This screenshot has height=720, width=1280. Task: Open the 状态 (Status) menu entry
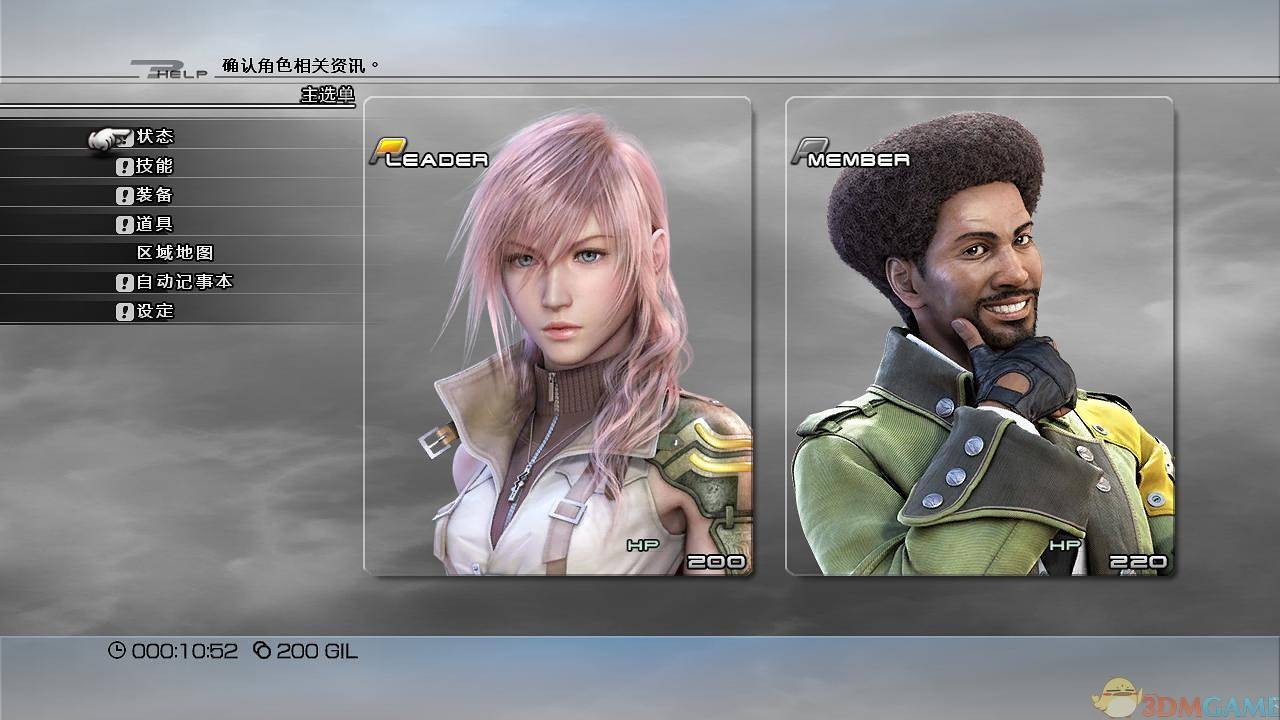tap(155, 137)
